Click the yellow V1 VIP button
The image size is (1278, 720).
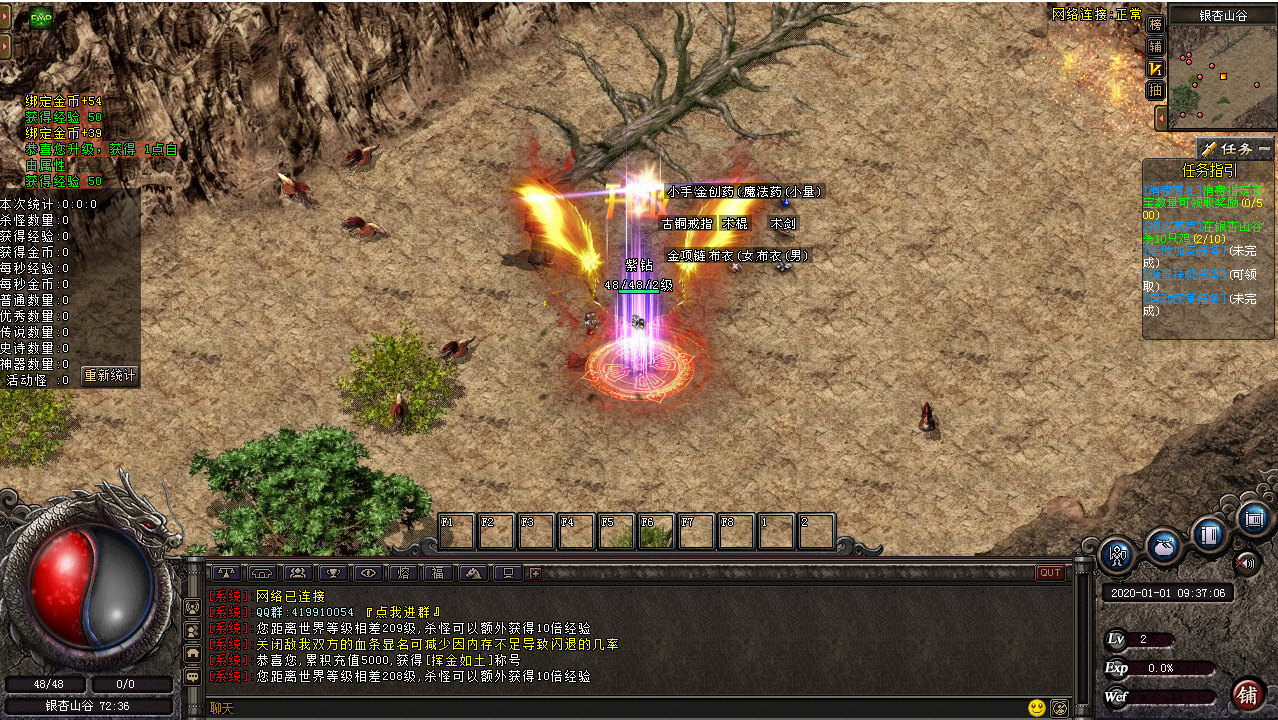(x=1156, y=68)
